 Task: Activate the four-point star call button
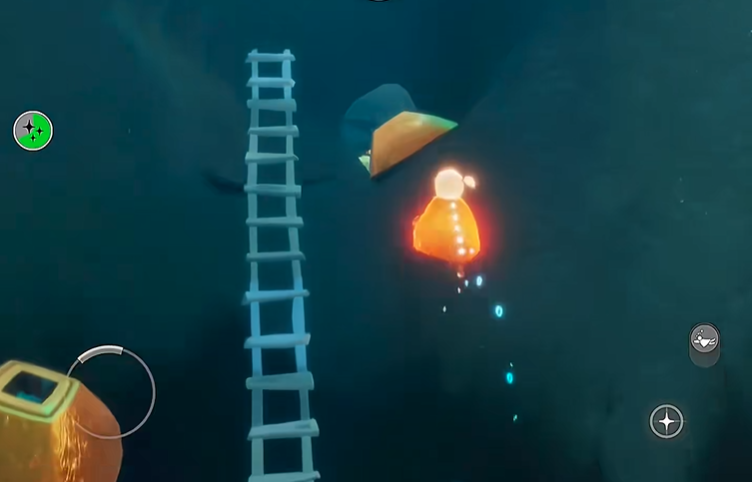pos(666,421)
